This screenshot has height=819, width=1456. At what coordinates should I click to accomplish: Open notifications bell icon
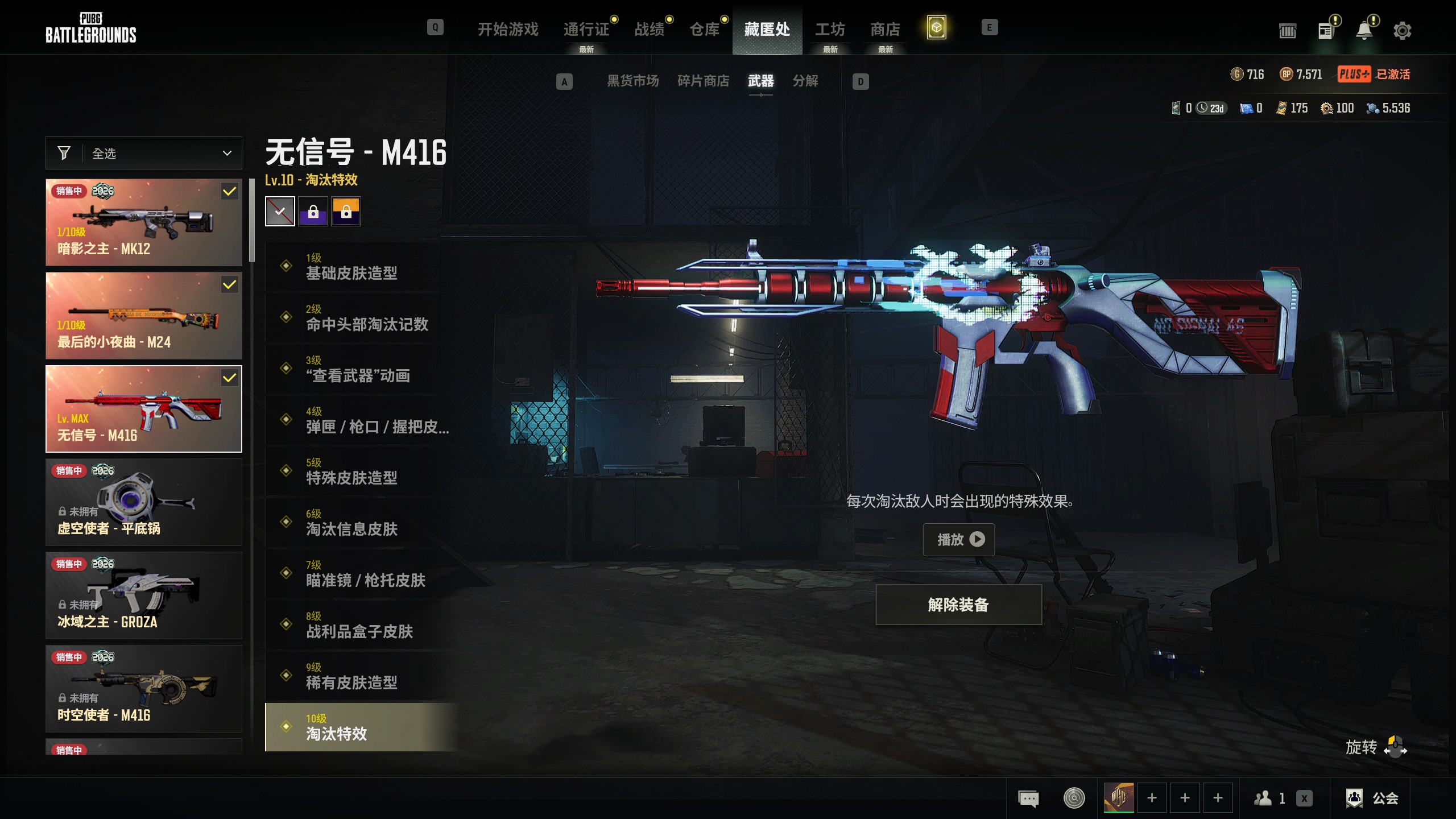tap(1364, 31)
